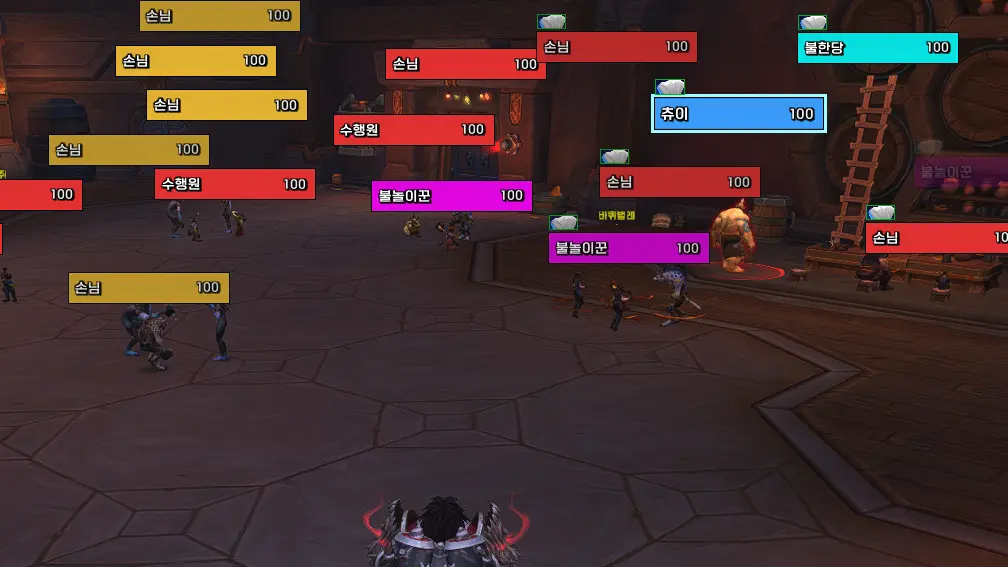Target the cyan 불한당 nameplate
Screen dimensions: 1008x567
(x=877, y=48)
